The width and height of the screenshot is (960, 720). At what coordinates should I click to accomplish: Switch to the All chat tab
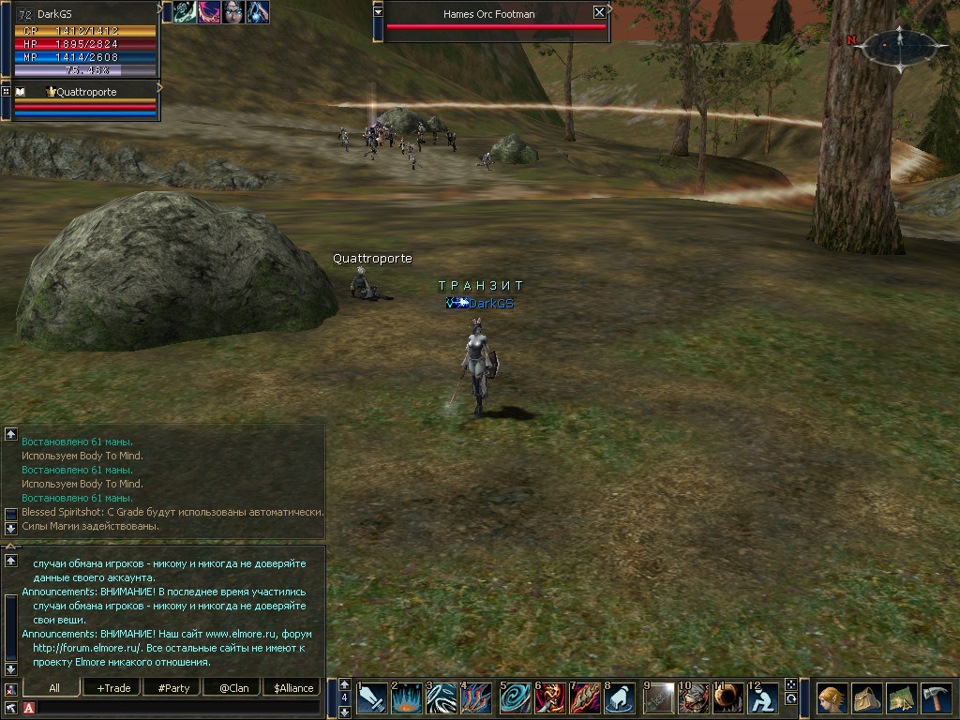pyautogui.click(x=54, y=688)
